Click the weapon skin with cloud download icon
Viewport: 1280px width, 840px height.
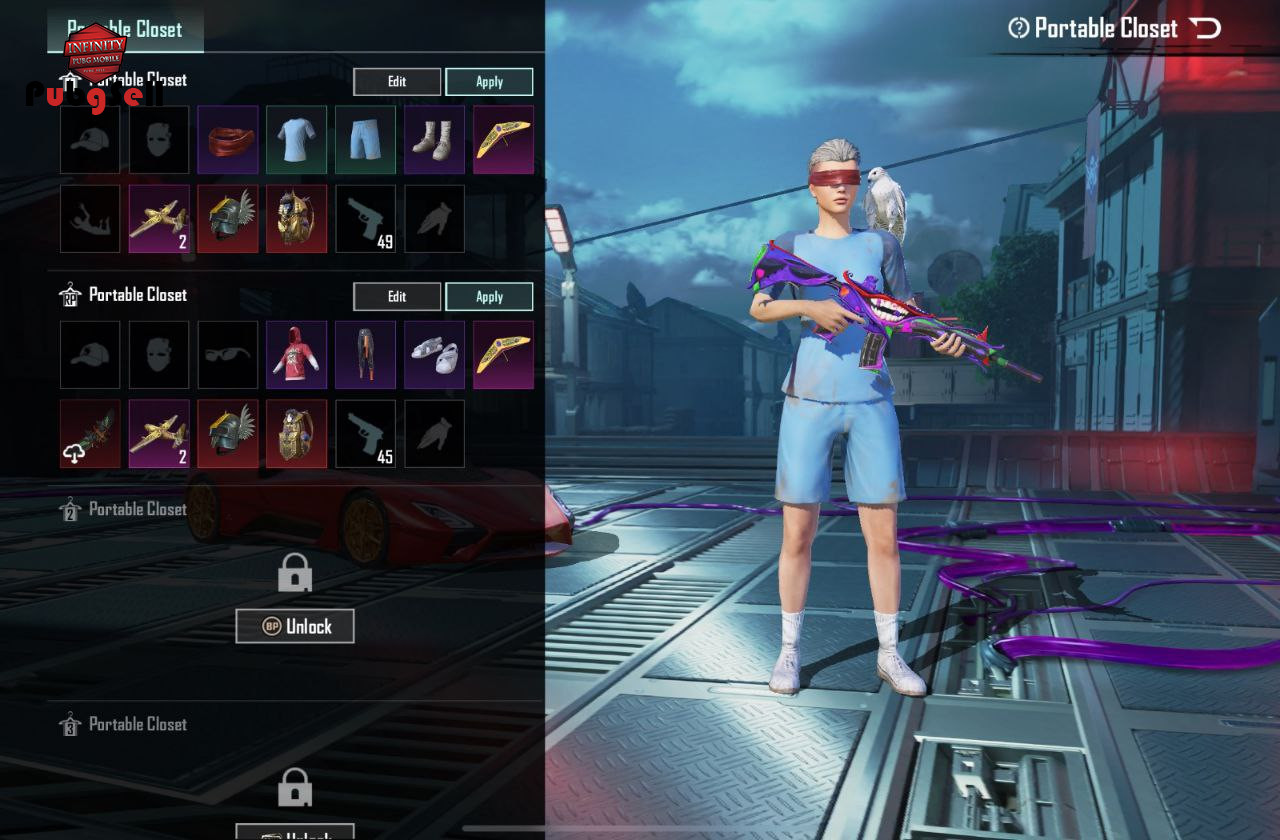point(90,434)
